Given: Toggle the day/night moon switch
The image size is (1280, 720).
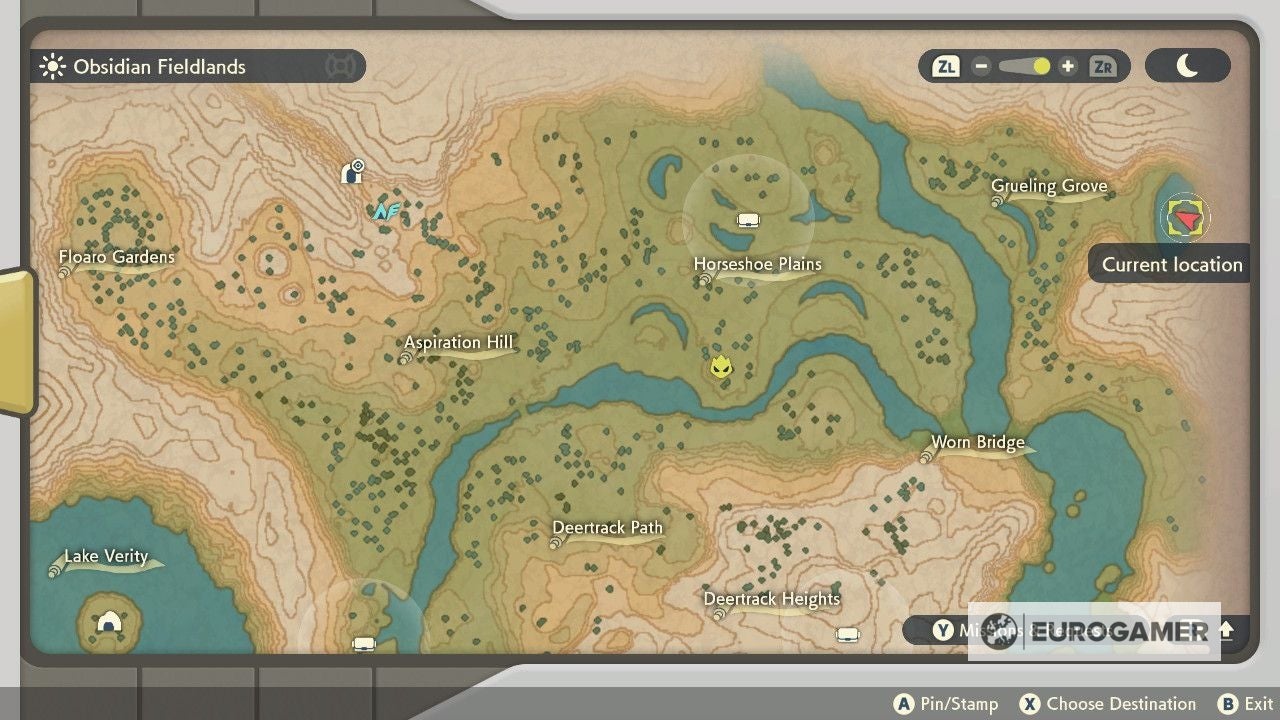Looking at the screenshot, I should (x=1188, y=64).
